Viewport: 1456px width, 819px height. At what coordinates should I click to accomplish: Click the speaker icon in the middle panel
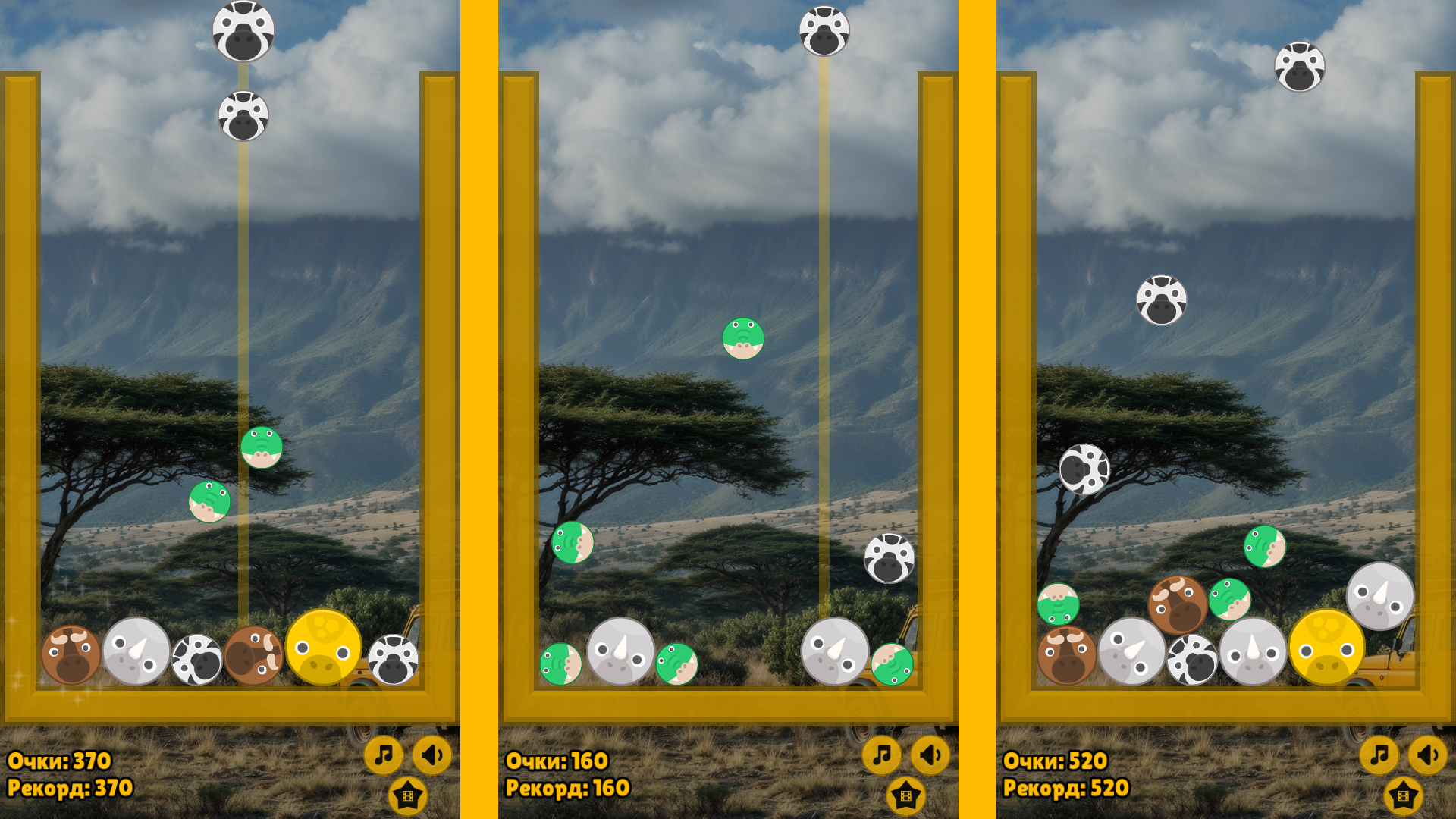pyautogui.click(x=930, y=755)
